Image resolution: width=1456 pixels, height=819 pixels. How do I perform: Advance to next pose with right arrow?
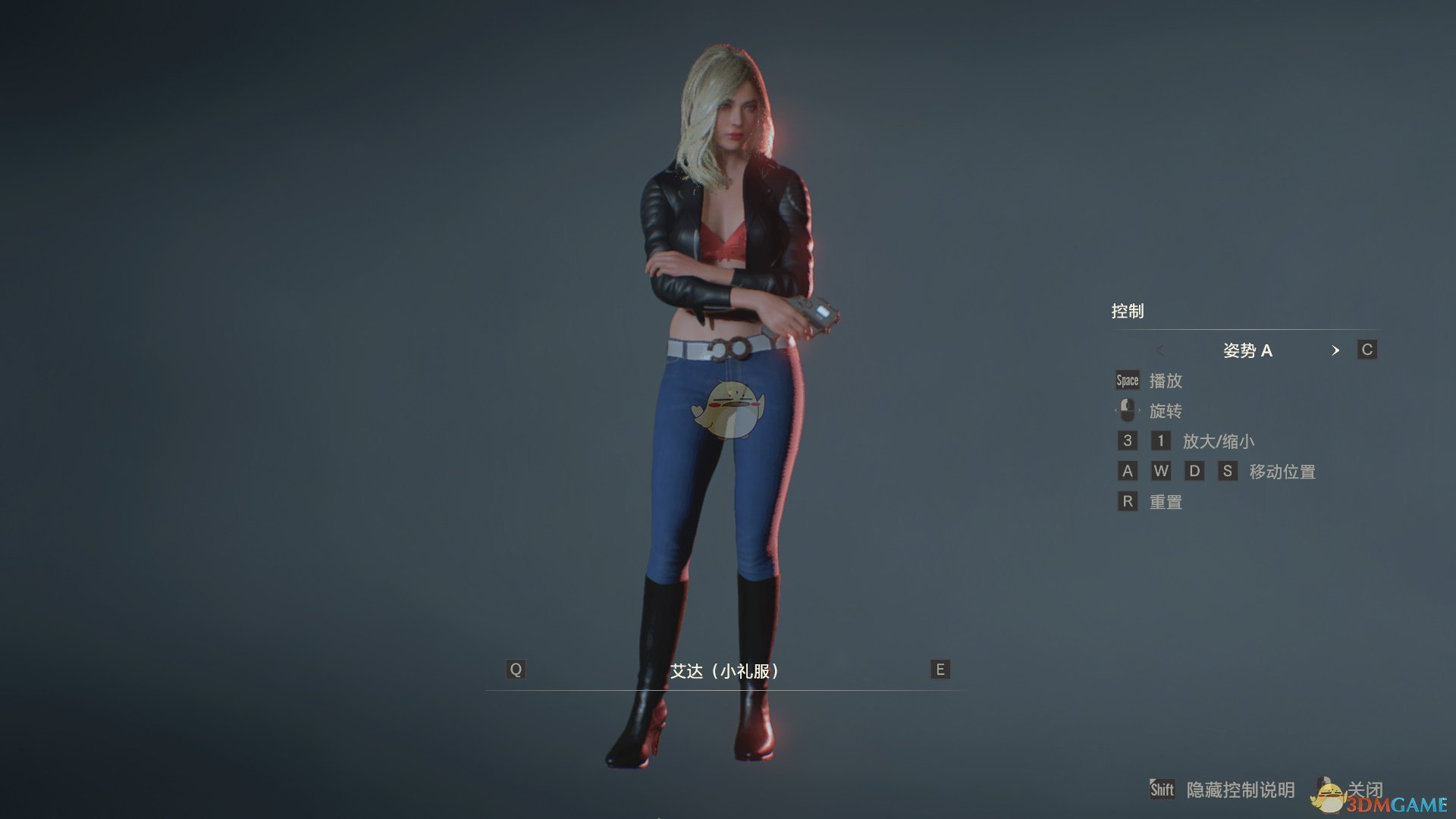[1336, 350]
